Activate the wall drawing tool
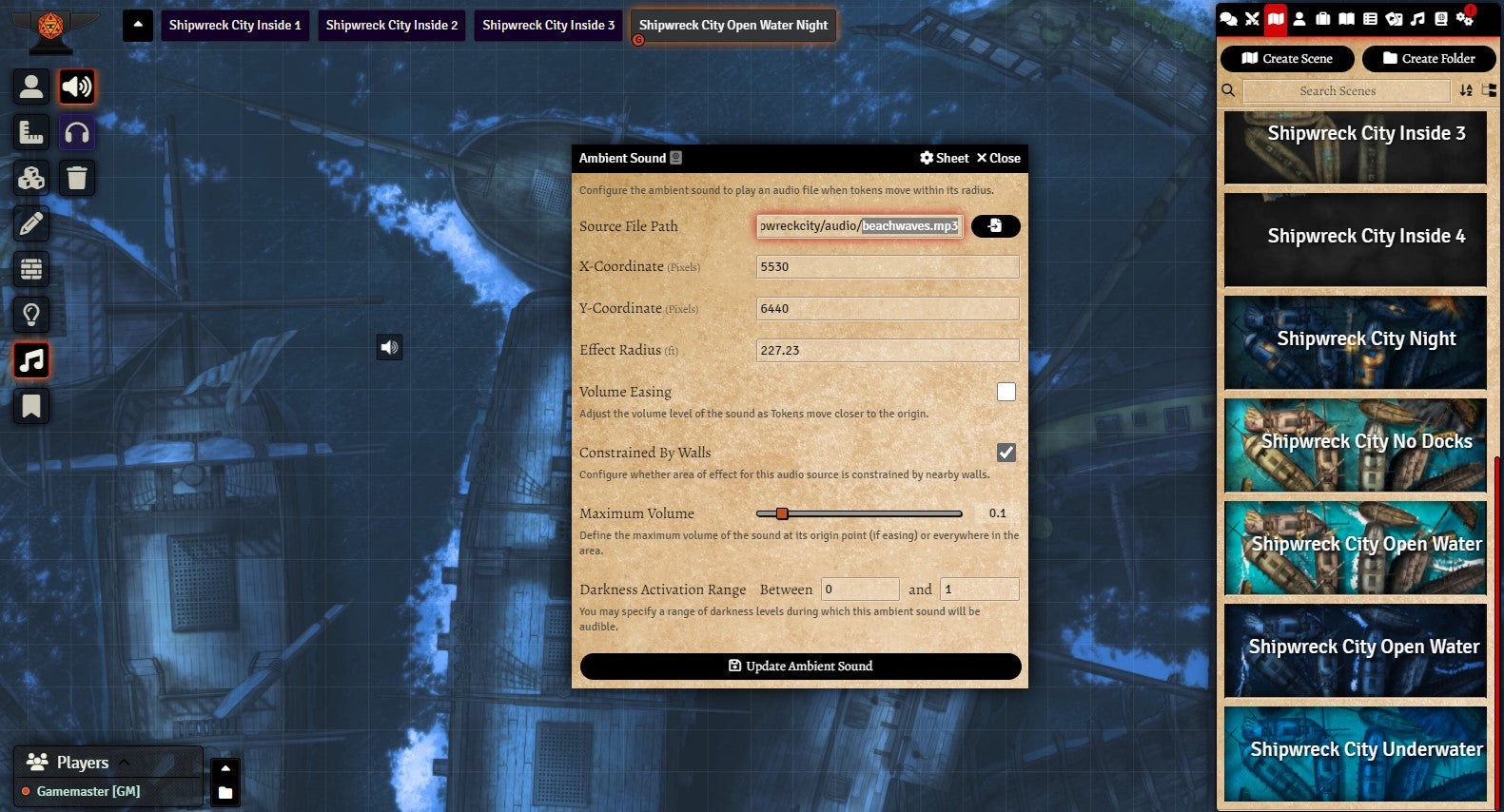This screenshot has width=1504, height=812. (31, 269)
